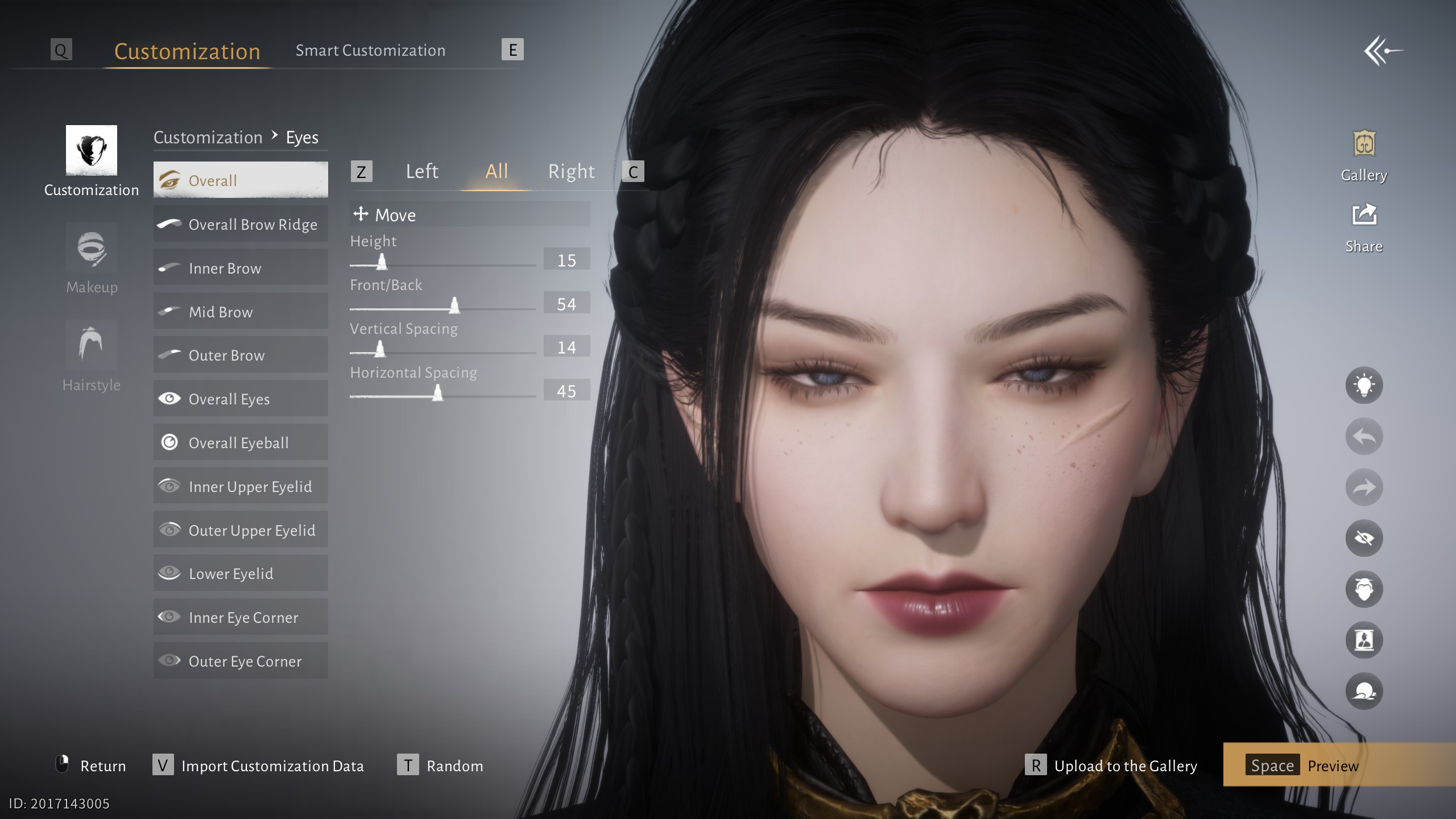Click the Height slider track
The width and height of the screenshot is (1456, 819).
point(442,265)
